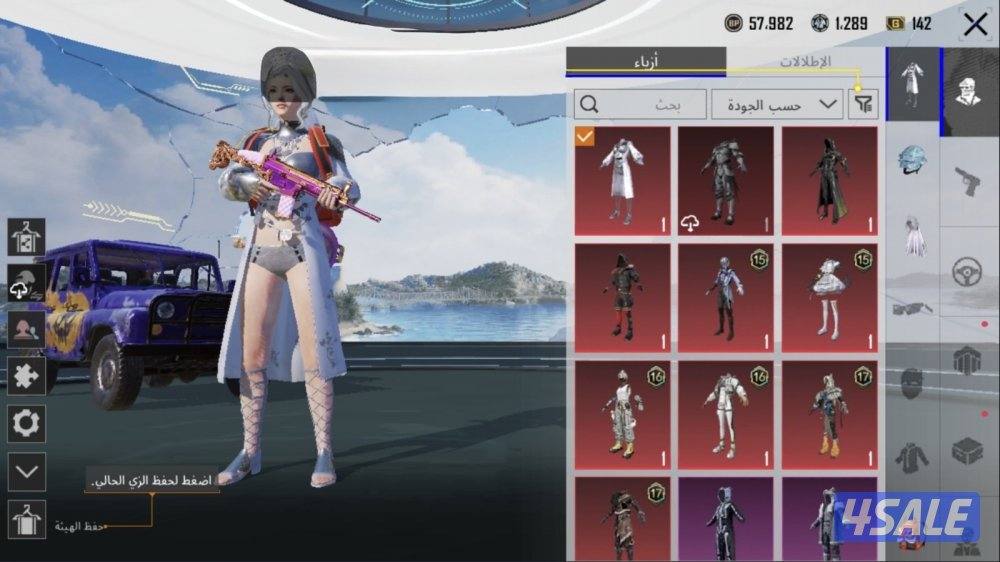This screenshot has width=1000, height=562.
Task: Collapse the left sidebar with the down arrow
Action: point(26,471)
